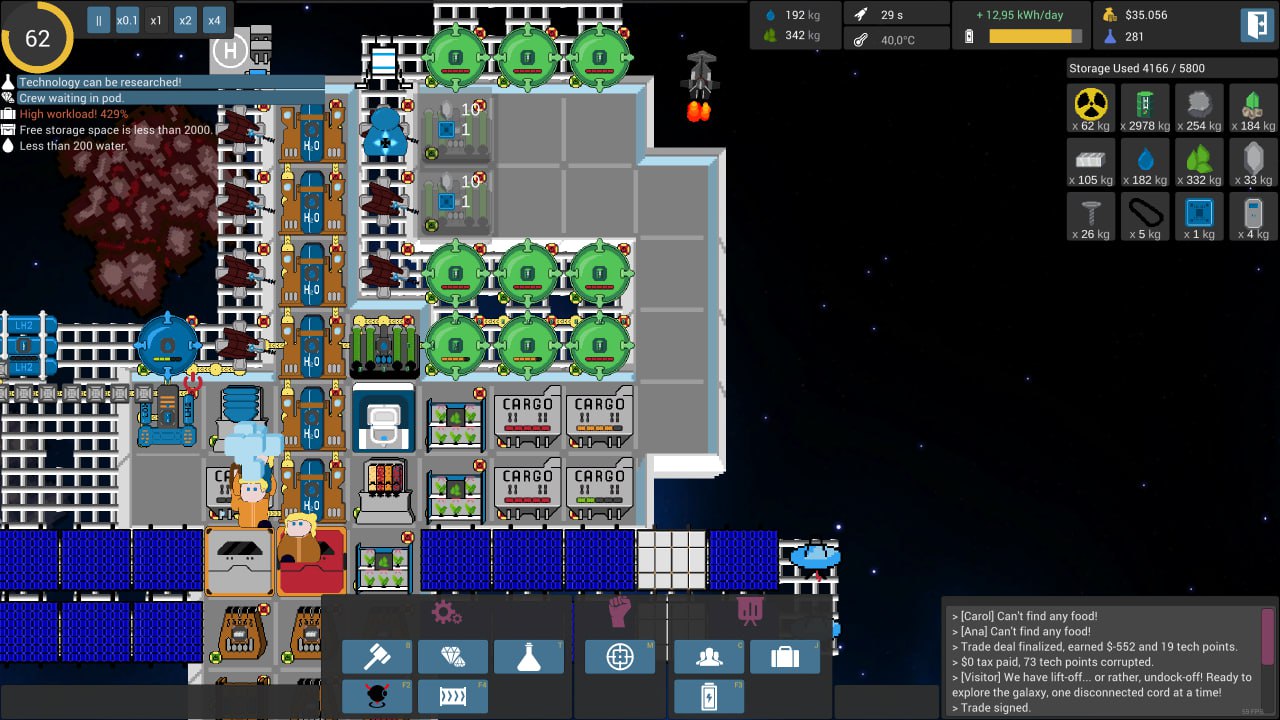Open the crew management icon

[709, 657]
